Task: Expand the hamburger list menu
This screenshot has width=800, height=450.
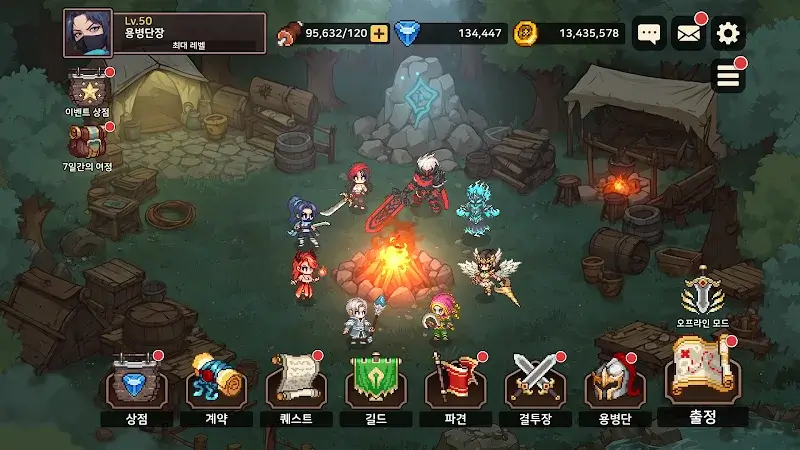Action: tap(729, 77)
